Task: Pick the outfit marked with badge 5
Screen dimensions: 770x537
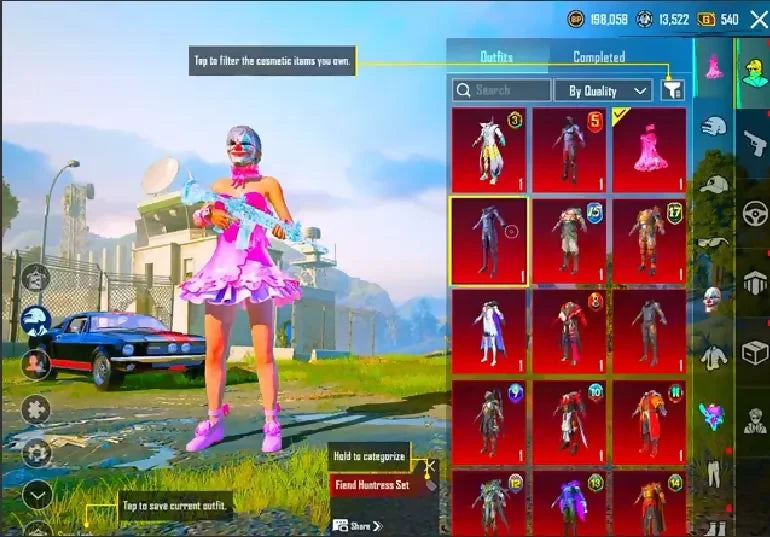Action: (x=569, y=150)
